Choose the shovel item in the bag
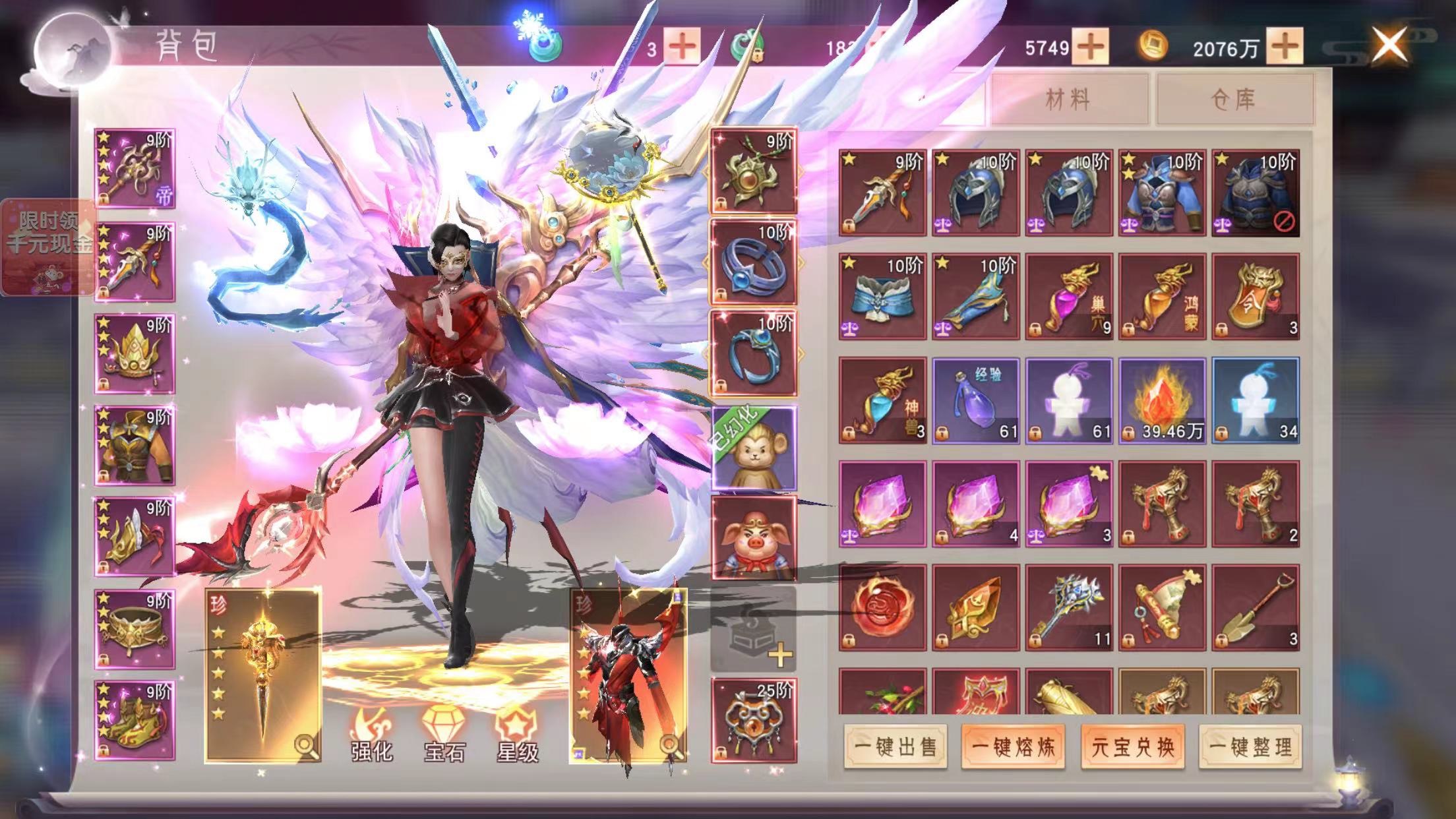This screenshot has width=1456, height=819. pos(1255,608)
